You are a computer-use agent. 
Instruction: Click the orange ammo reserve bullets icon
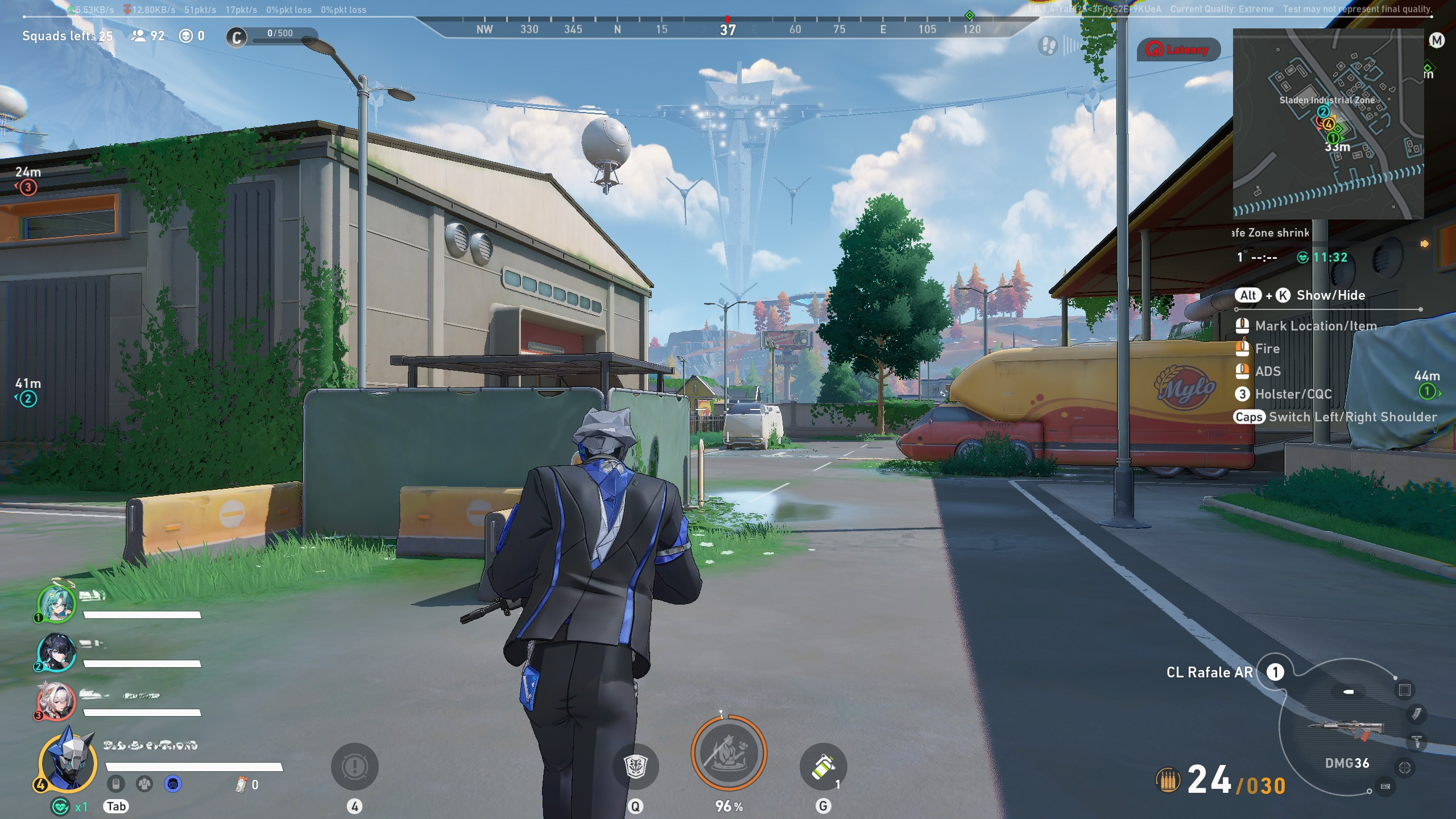point(1168,780)
